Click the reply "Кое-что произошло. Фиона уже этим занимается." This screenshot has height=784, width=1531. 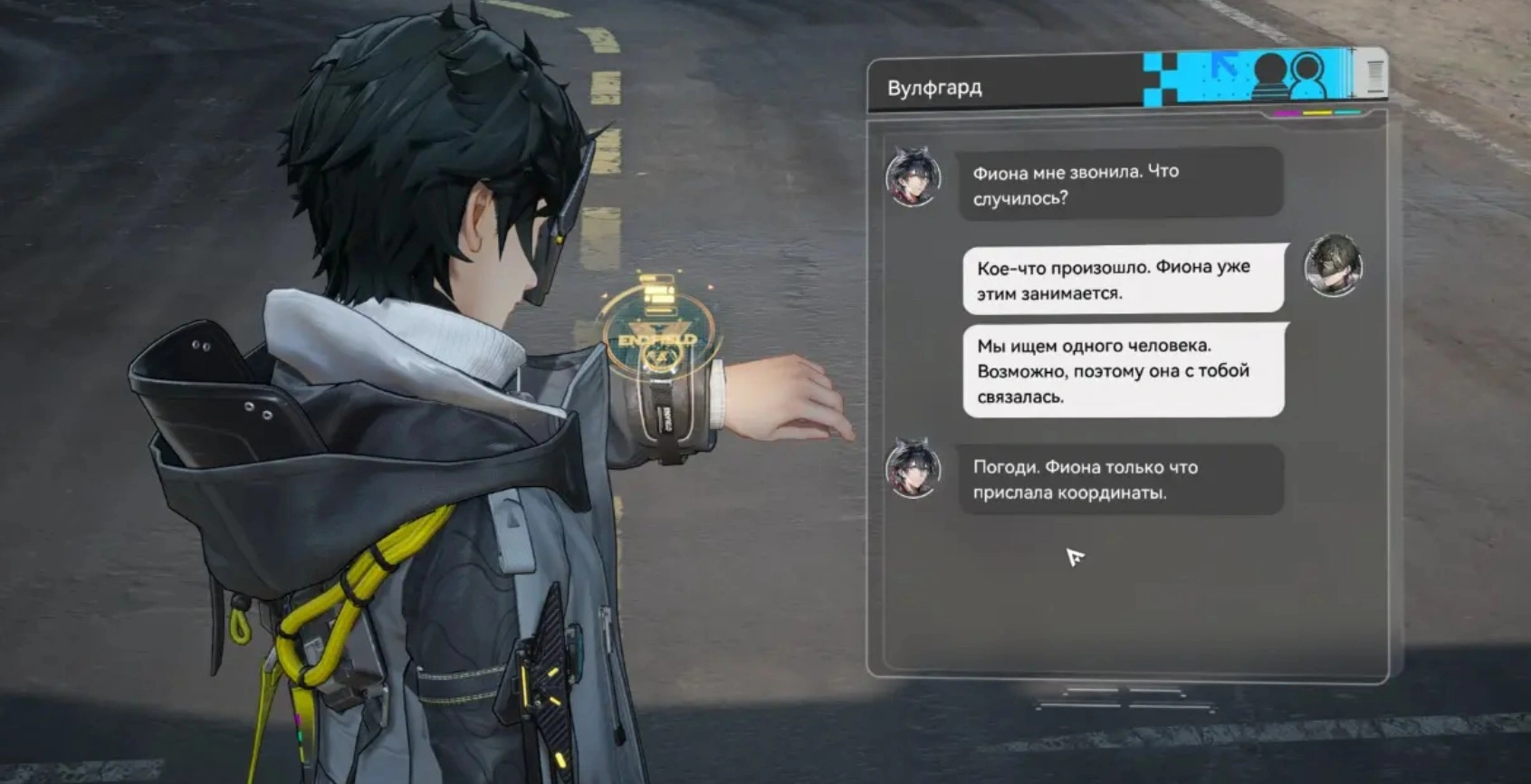coord(1123,280)
